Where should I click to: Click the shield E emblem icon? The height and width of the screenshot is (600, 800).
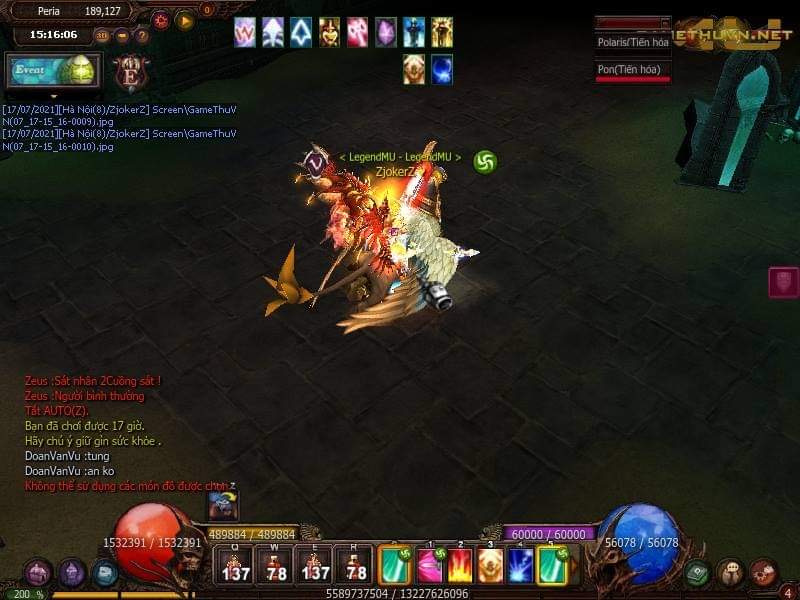[130, 73]
